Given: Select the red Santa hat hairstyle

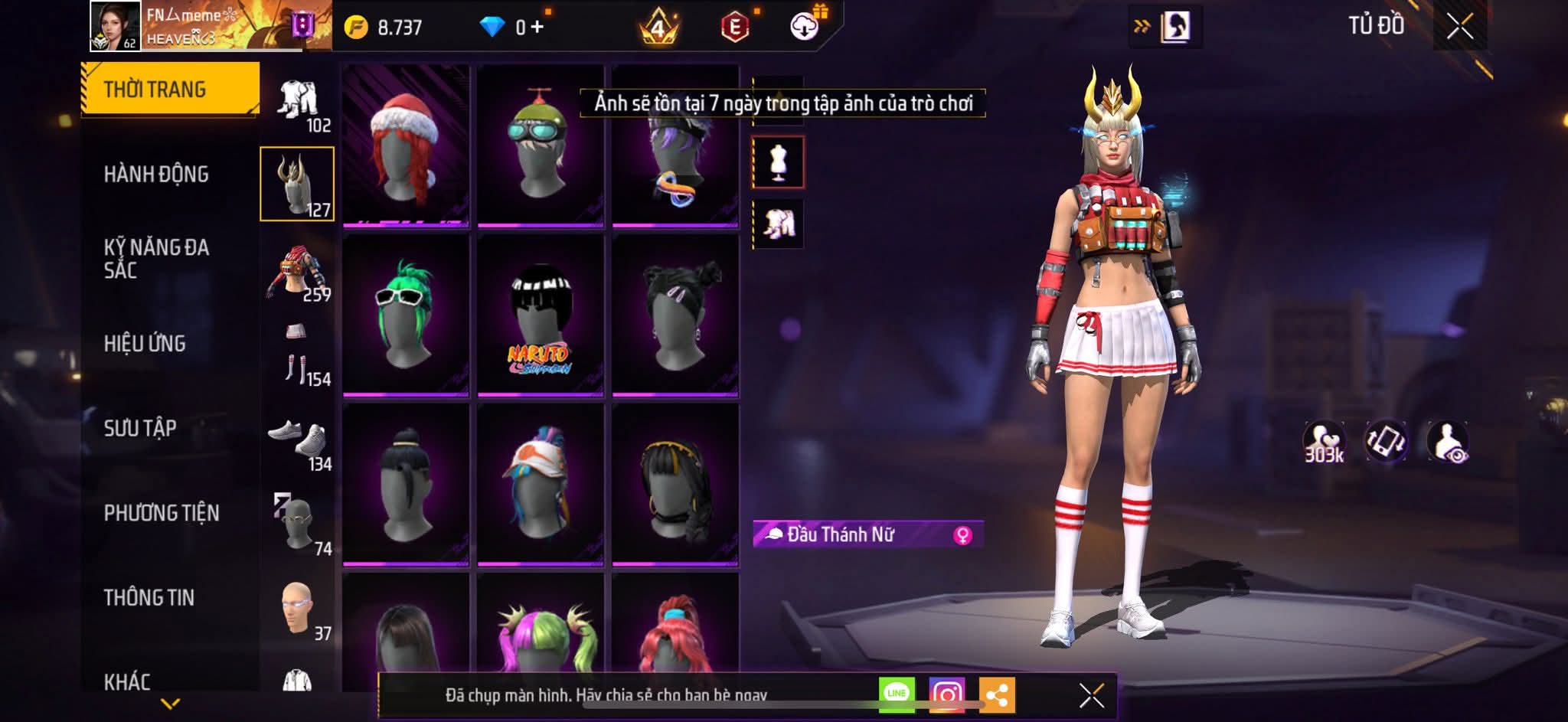Looking at the screenshot, I should click(406, 145).
